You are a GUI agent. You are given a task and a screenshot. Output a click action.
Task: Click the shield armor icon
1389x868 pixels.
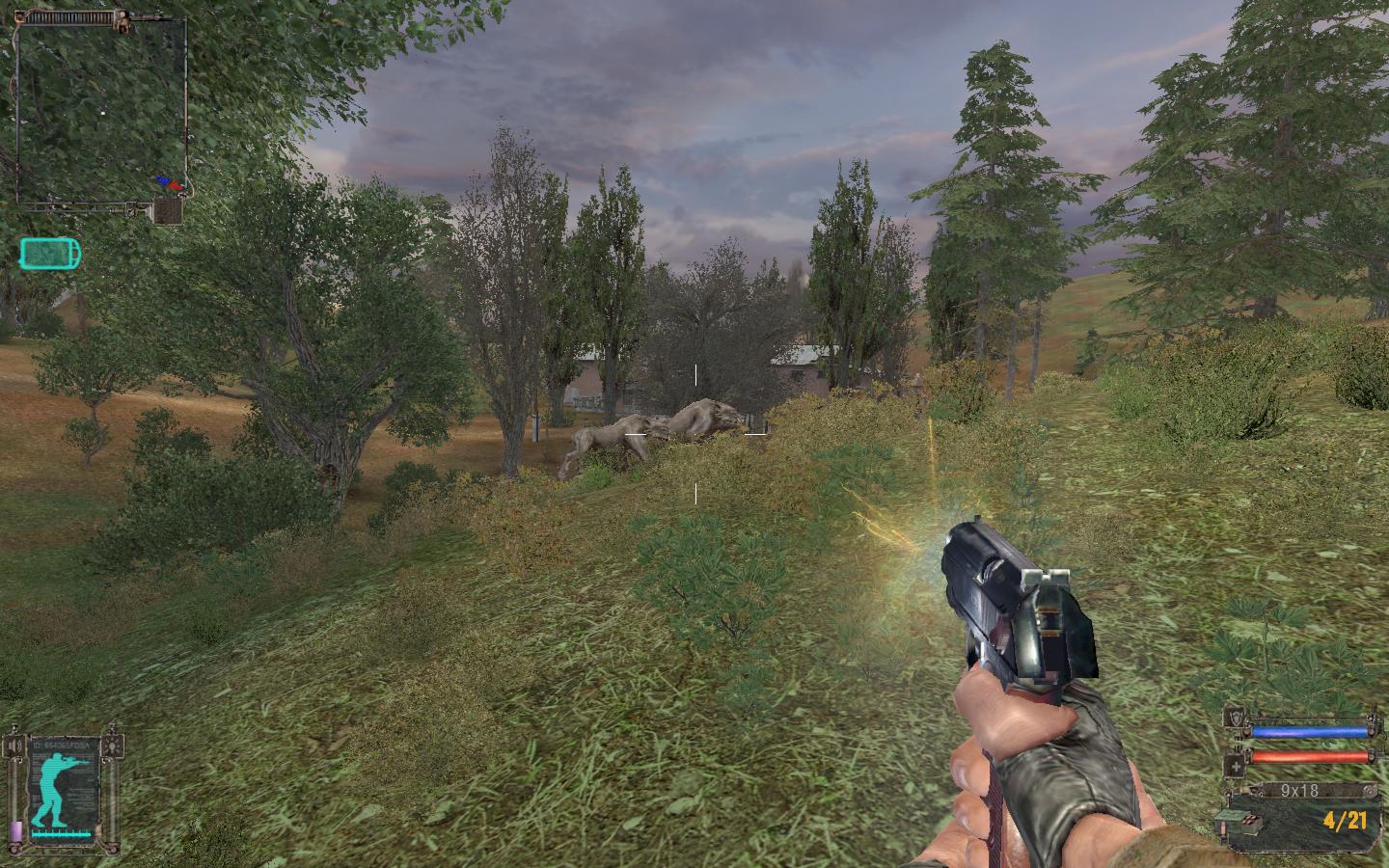pos(1235,716)
